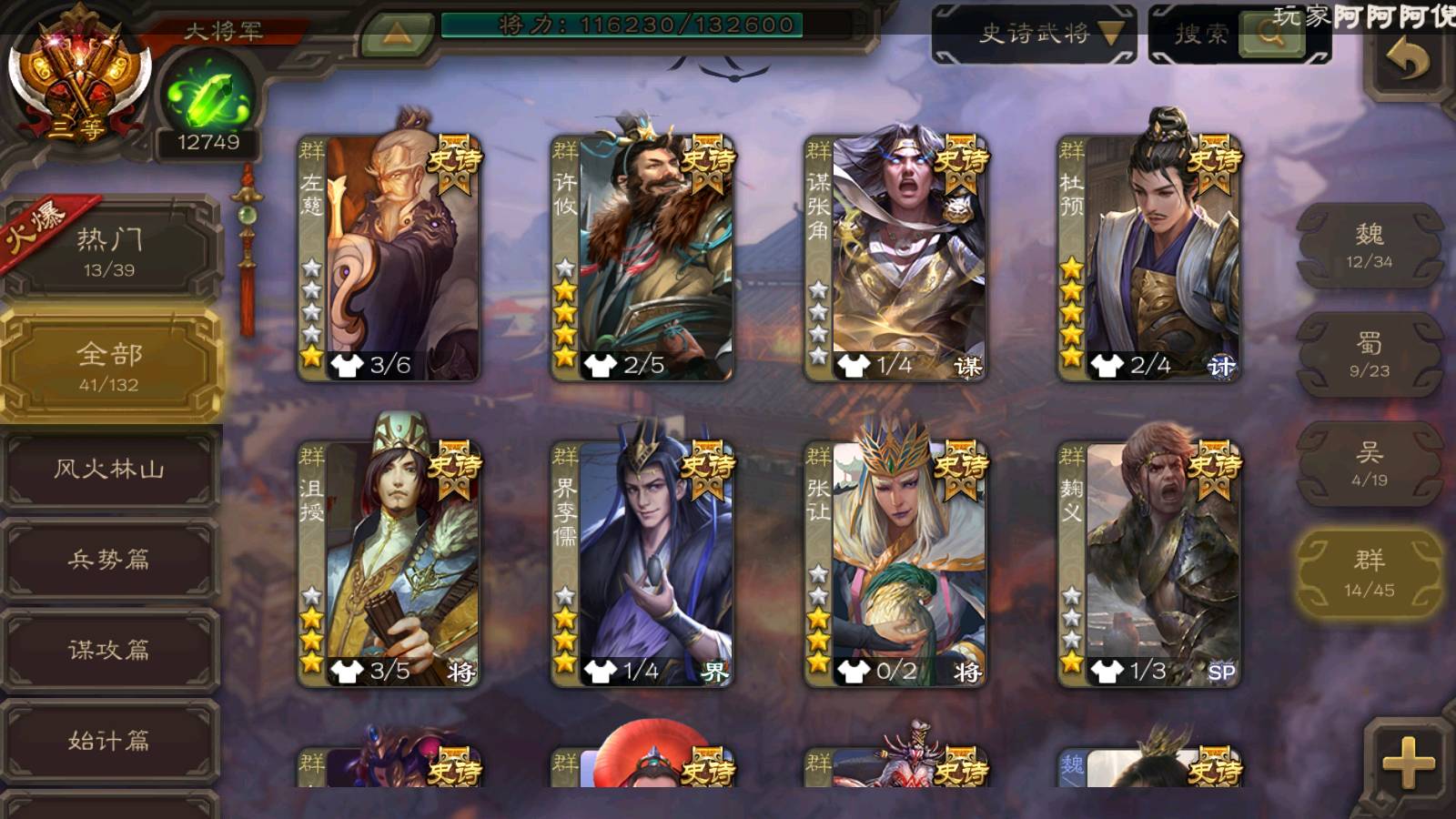
Task: Filter by the 魏 faction
Action: pos(1370,246)
